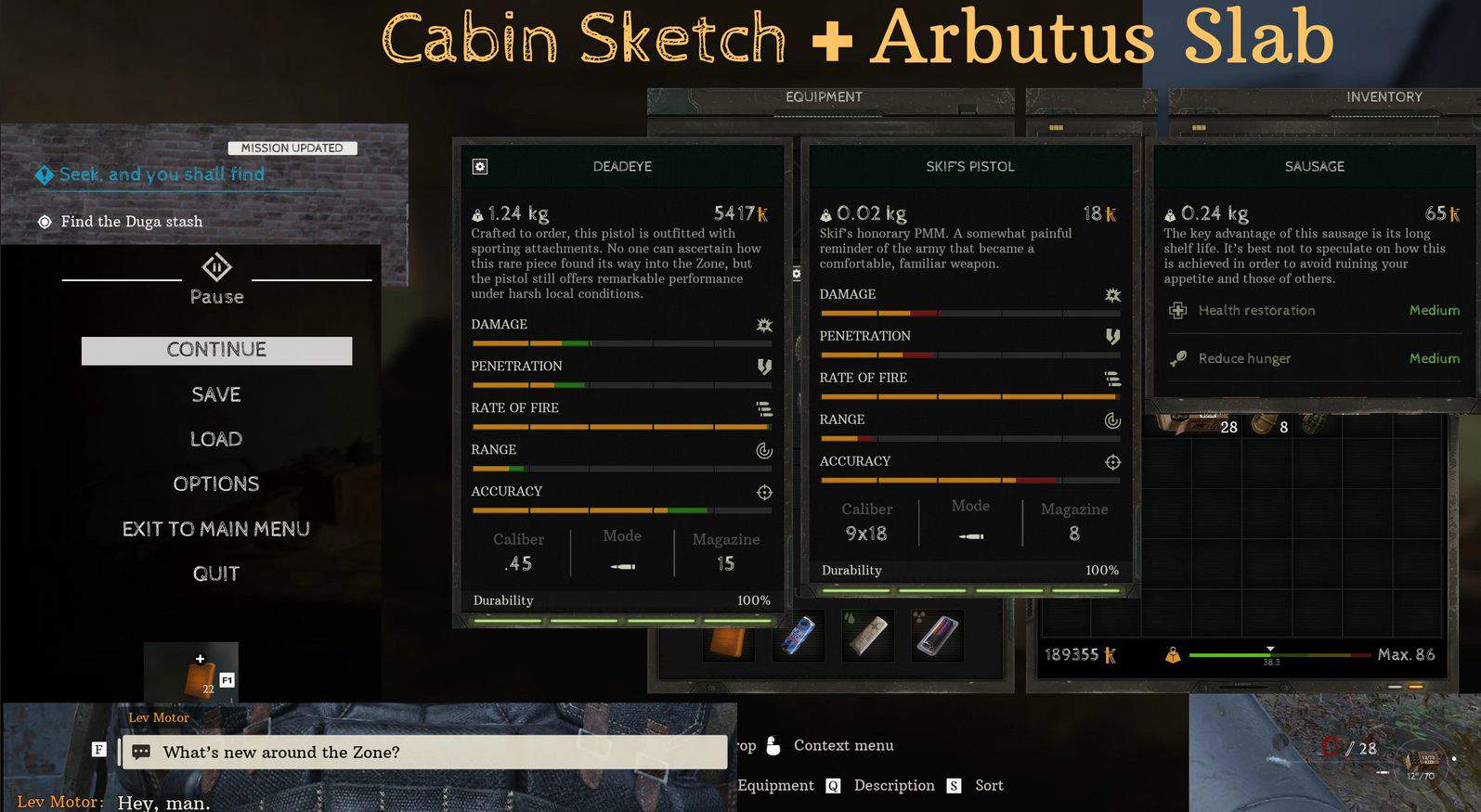Pick the bandage roll item slot
Screen dimensions: 1481x812
pyautogui.click(x=867, y=637)
